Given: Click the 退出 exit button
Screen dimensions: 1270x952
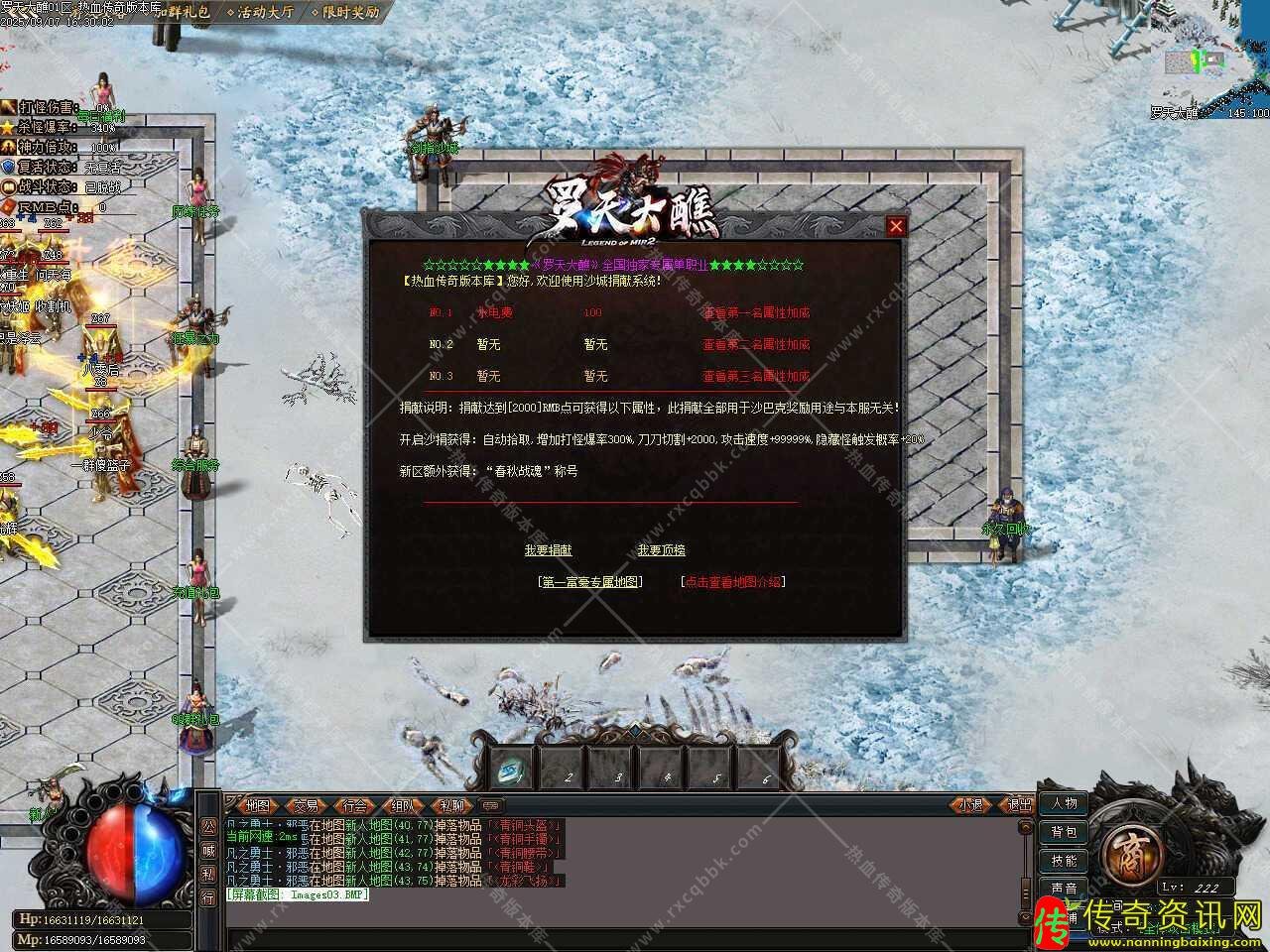Looking at the screenshot, I should click(x=1020, y=805).
